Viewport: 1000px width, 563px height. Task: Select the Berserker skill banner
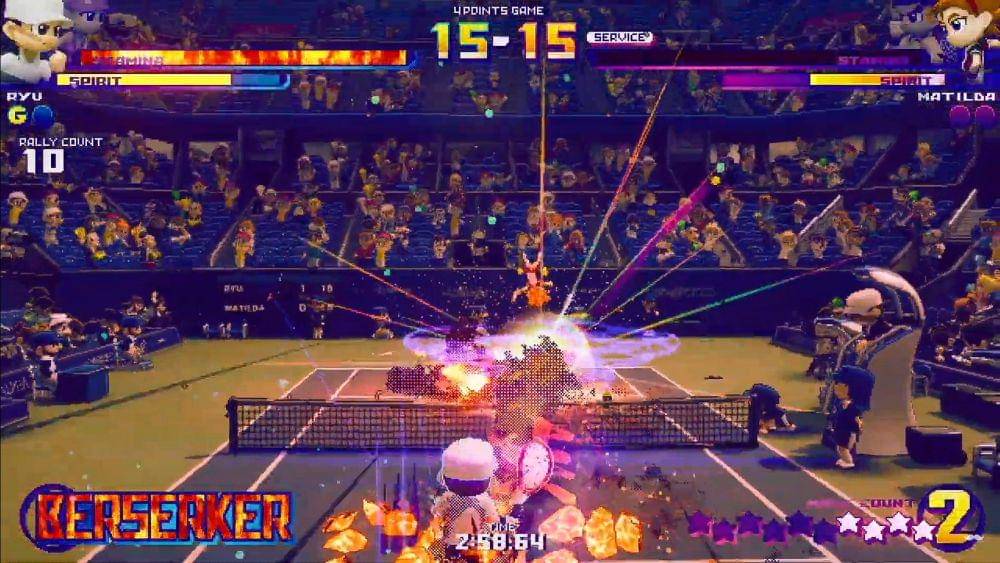click(x=158, y=518)
